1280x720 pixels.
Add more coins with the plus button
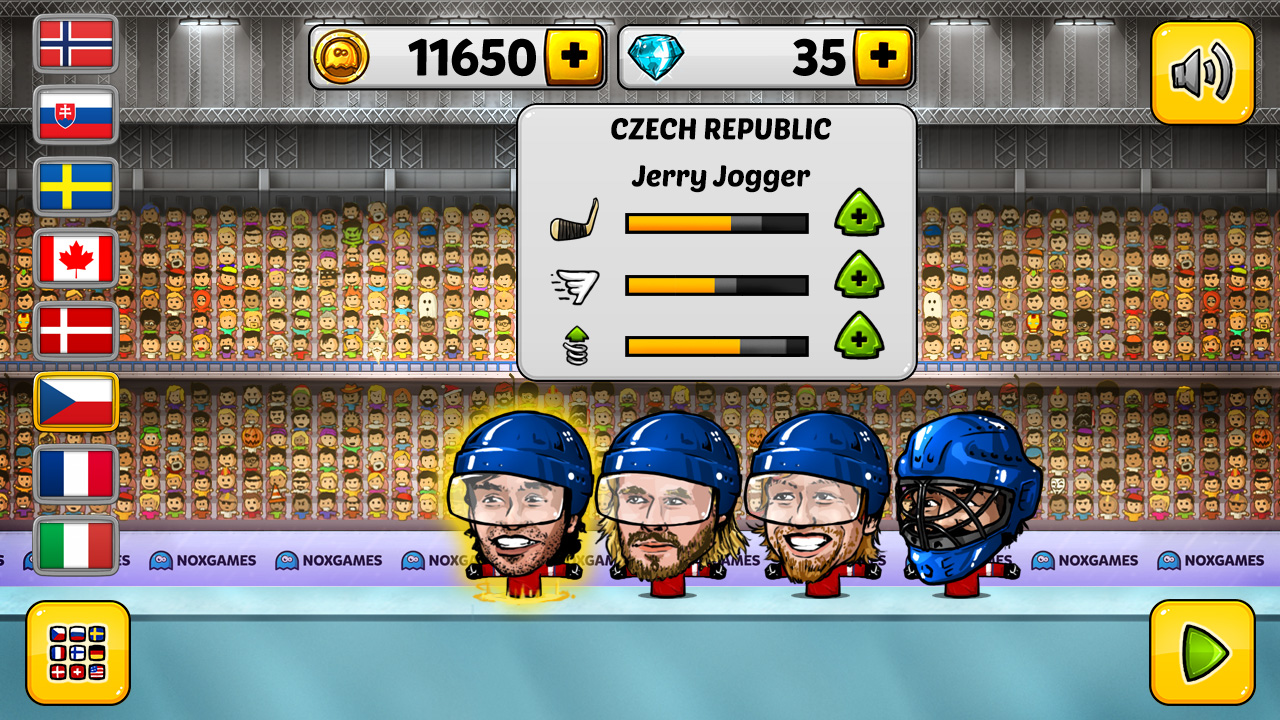click(575, 57)
